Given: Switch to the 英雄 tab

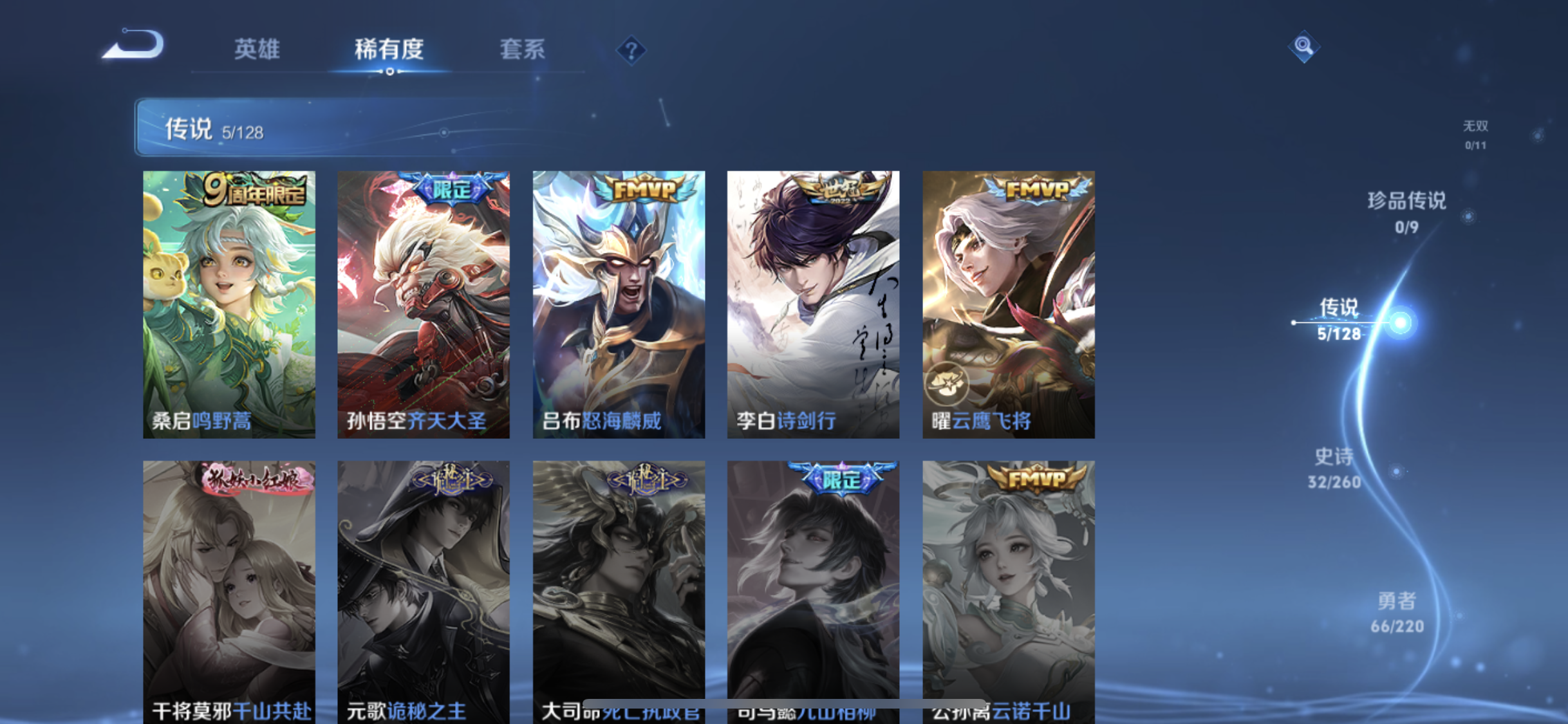Looking at the screenshot, I should point(257,49).
